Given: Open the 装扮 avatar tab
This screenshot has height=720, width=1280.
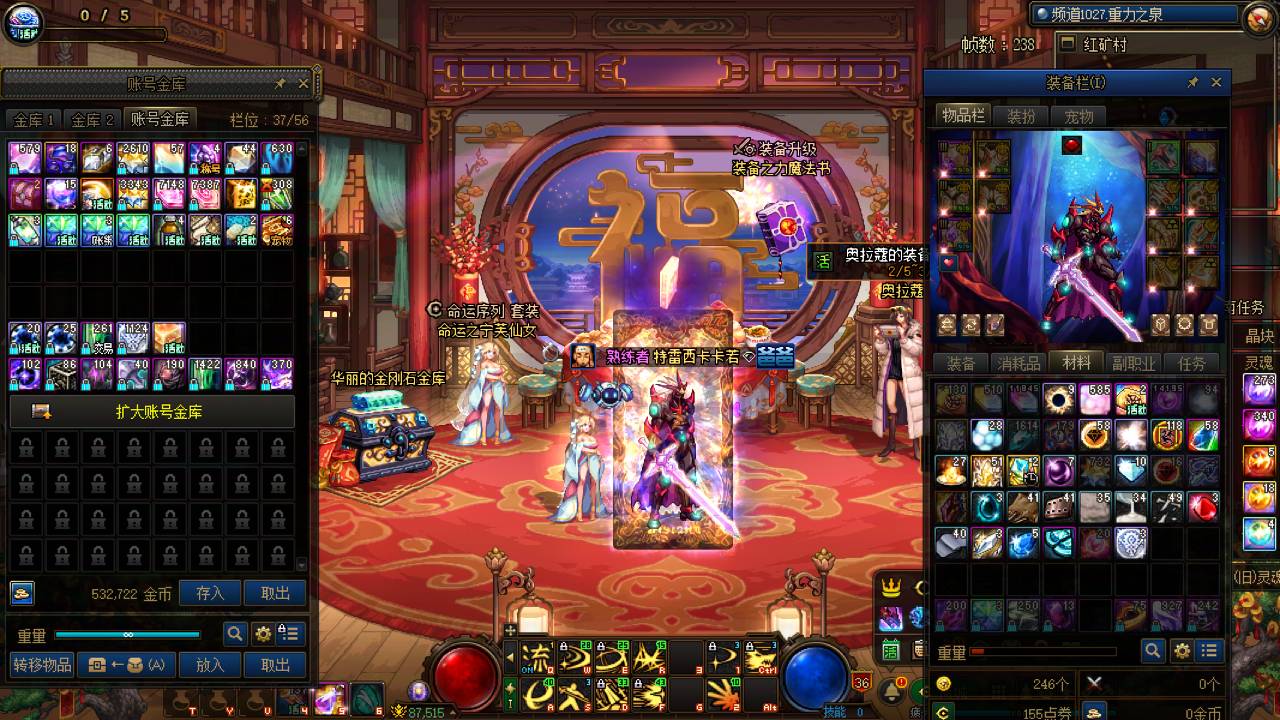Looking at the screenshot, I should coord(1021,116).
